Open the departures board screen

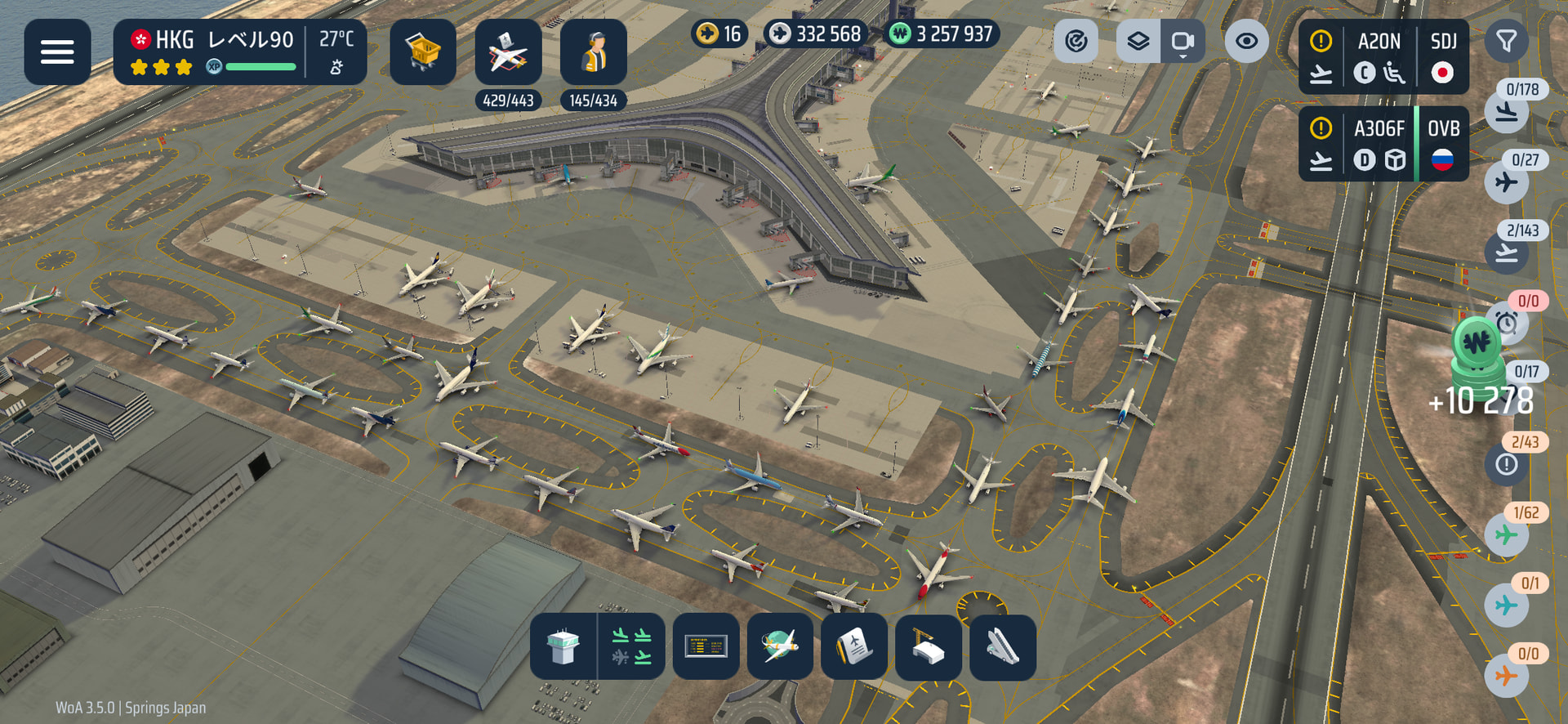click(706, 646)
